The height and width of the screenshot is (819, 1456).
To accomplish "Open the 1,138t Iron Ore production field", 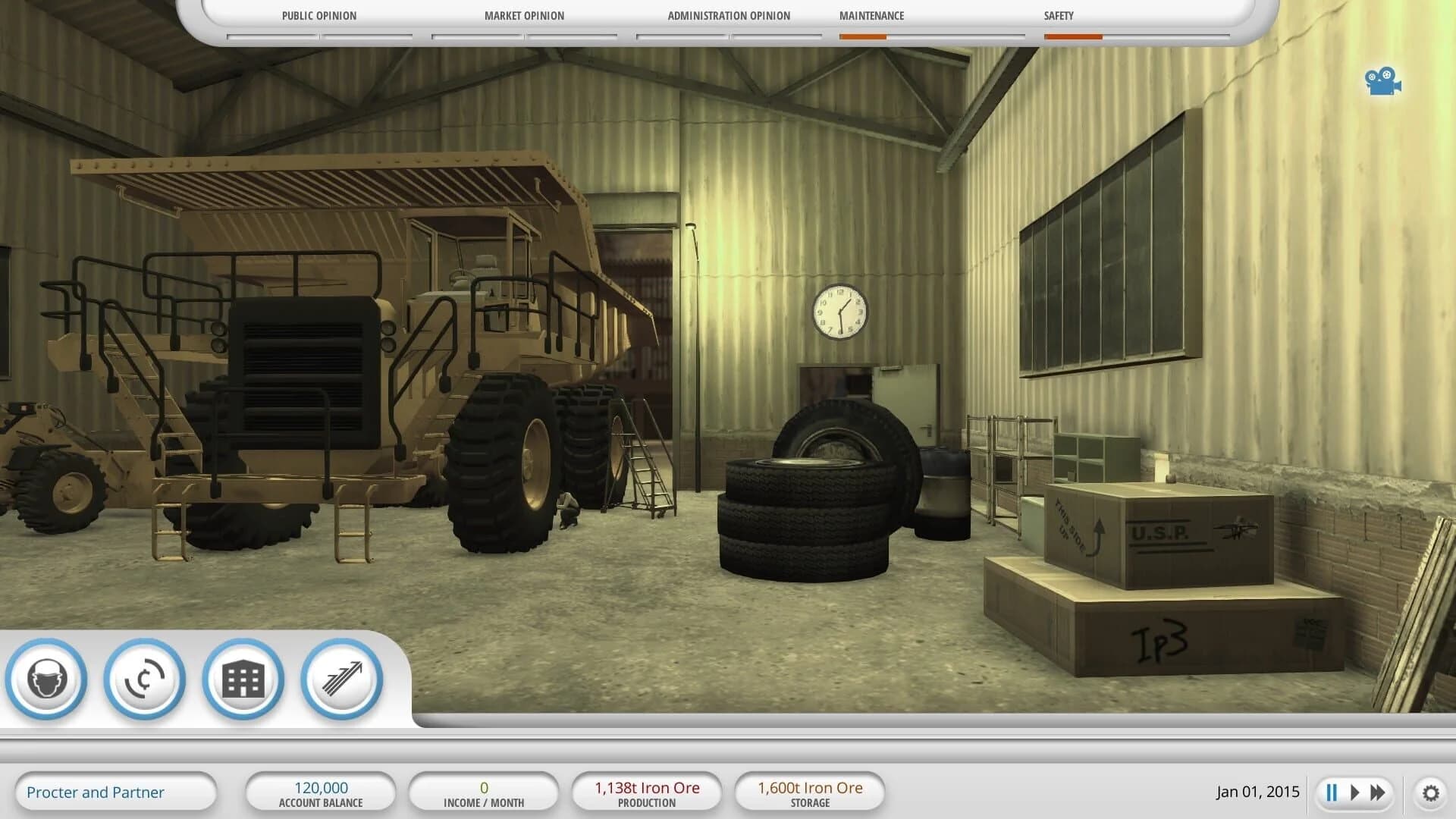I will click(646, 792).
